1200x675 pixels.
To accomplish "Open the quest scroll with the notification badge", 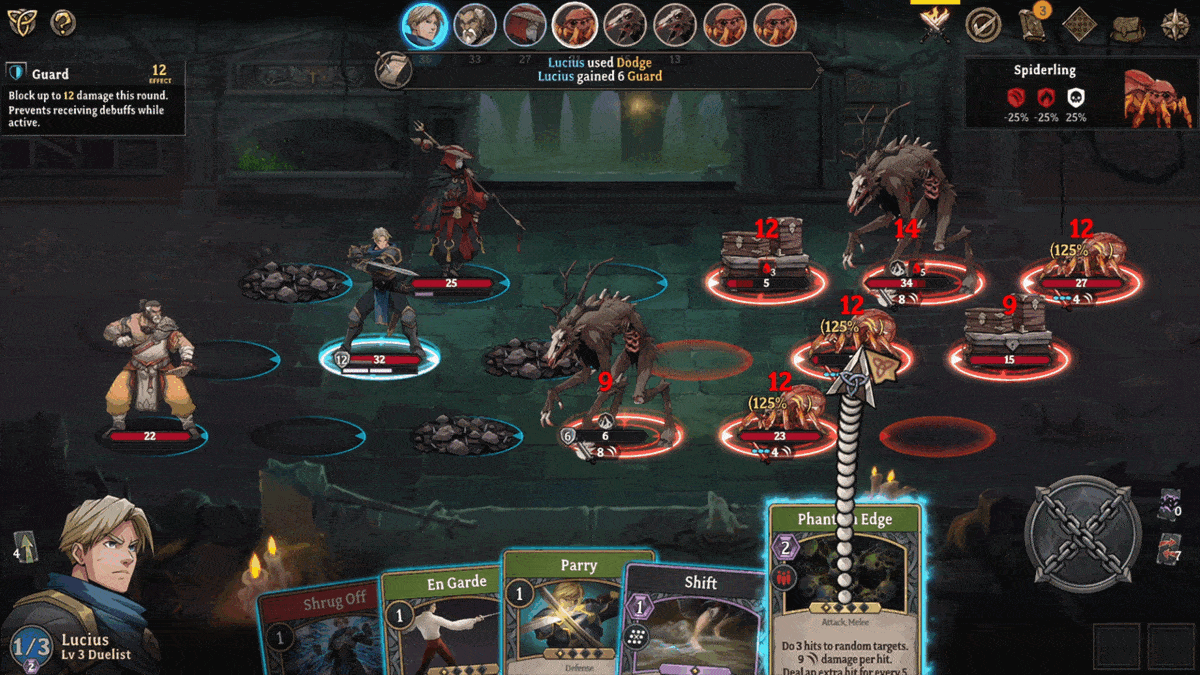I will (x=1032, y=24).
